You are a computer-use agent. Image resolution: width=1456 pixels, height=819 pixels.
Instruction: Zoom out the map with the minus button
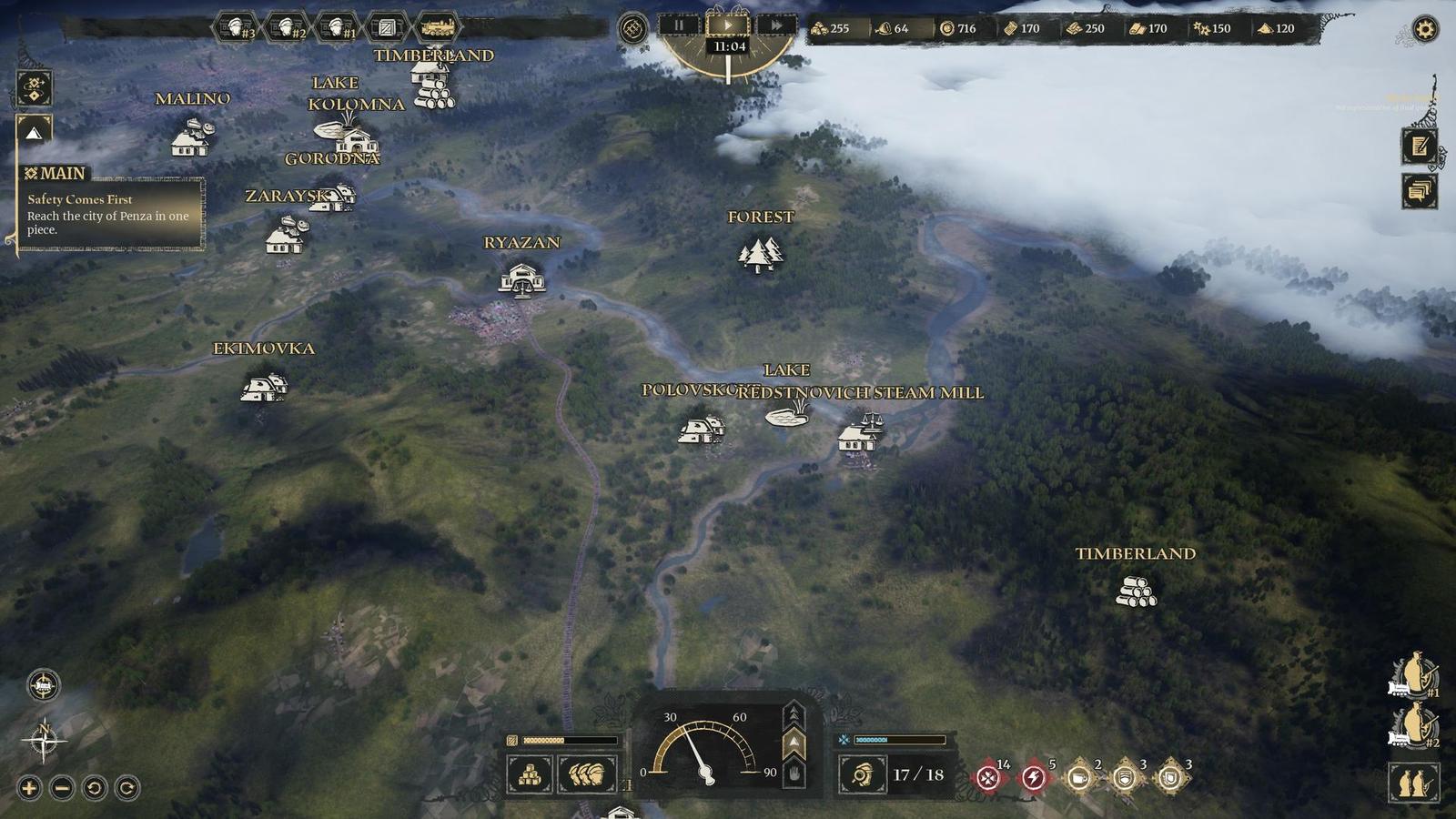(62, 788)
